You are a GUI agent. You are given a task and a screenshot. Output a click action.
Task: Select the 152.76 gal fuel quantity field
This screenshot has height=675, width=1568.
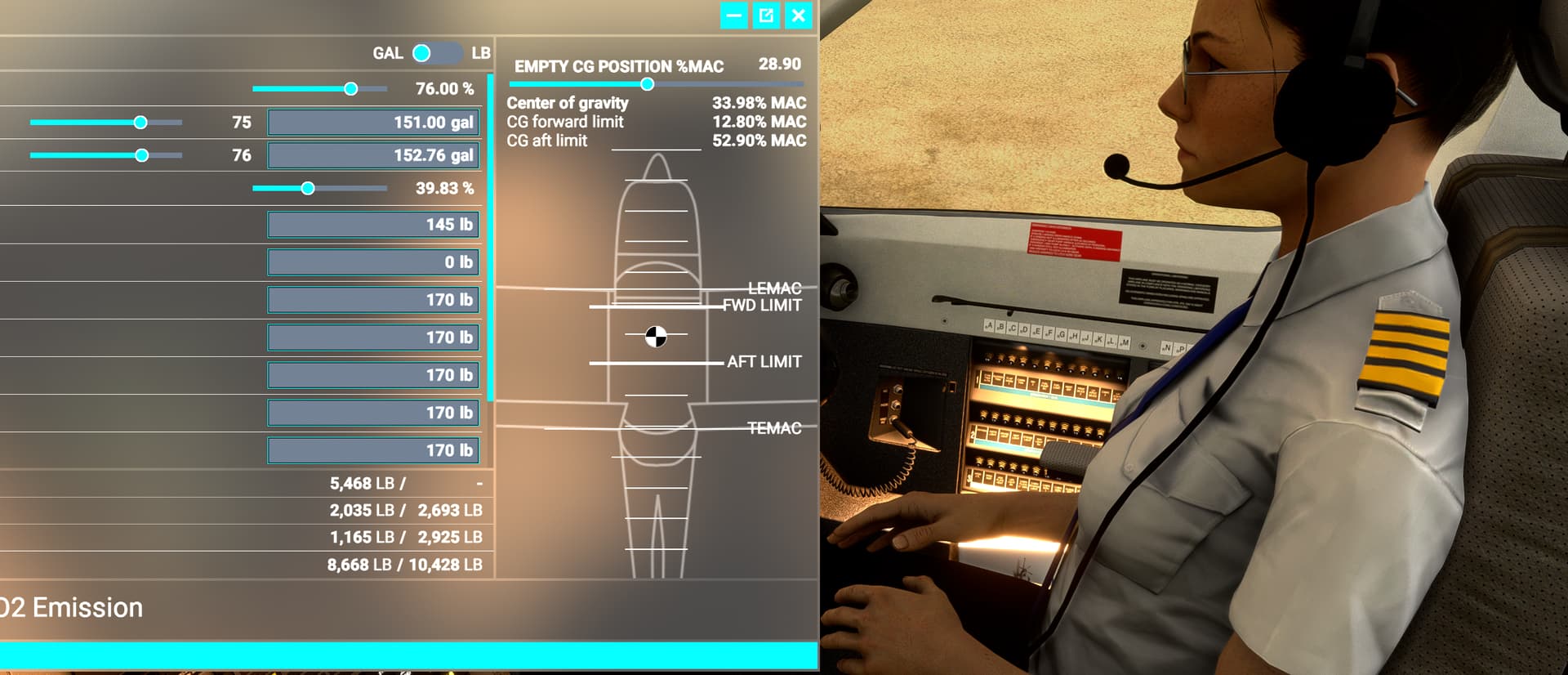(372, 154)
